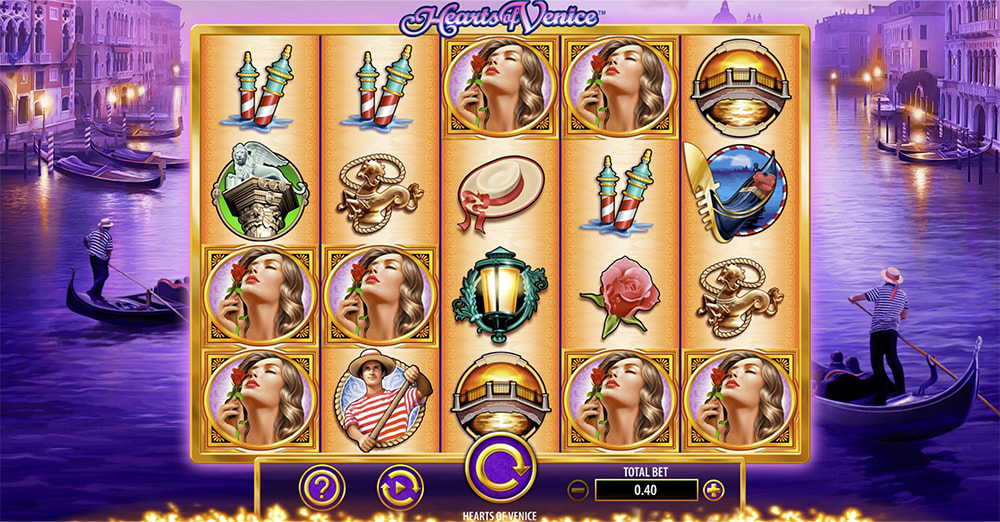
Task: Open the help question mark button
Action: (322, 488)
